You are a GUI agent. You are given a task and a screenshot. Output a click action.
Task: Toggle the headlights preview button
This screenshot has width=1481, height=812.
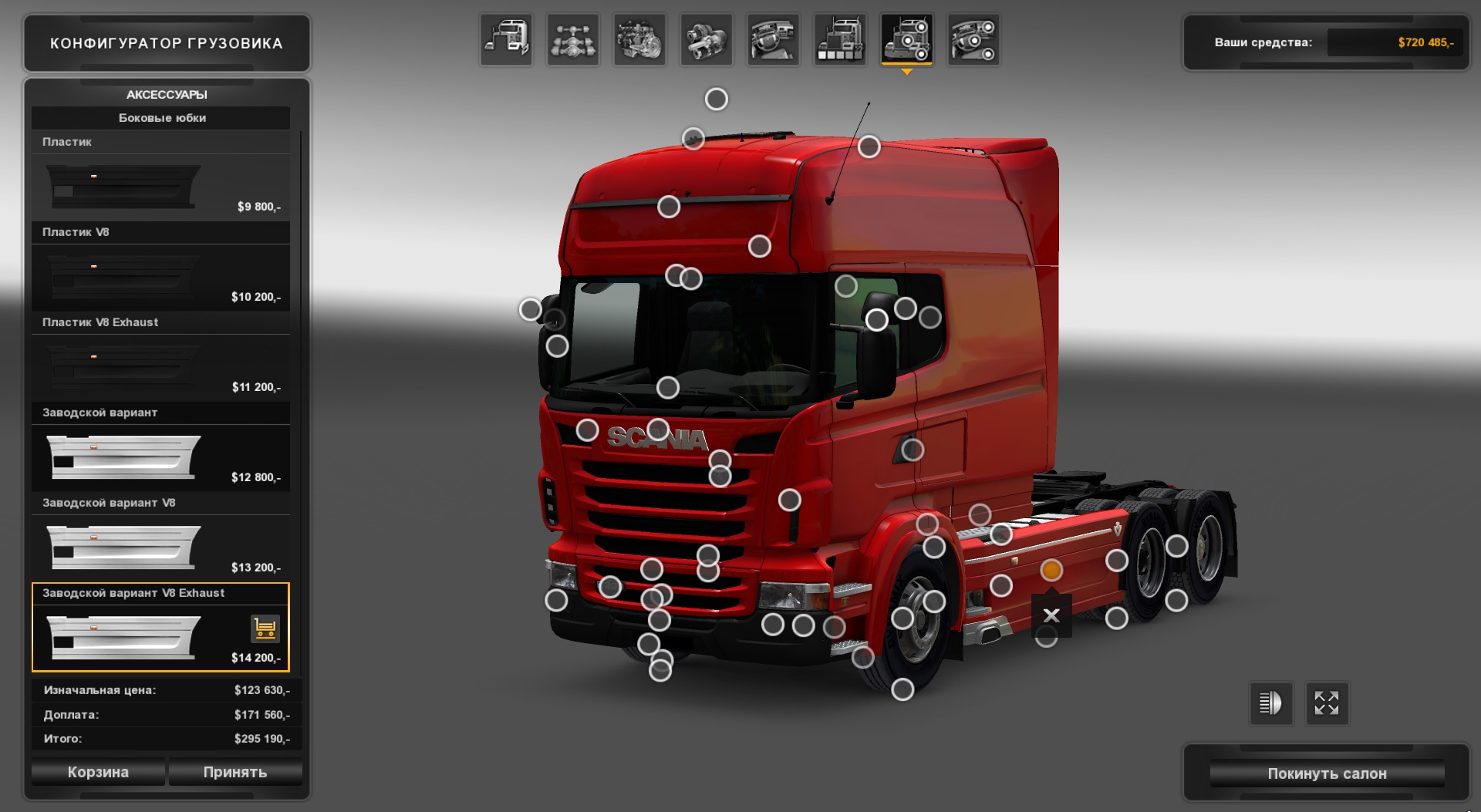[1270, 703]
